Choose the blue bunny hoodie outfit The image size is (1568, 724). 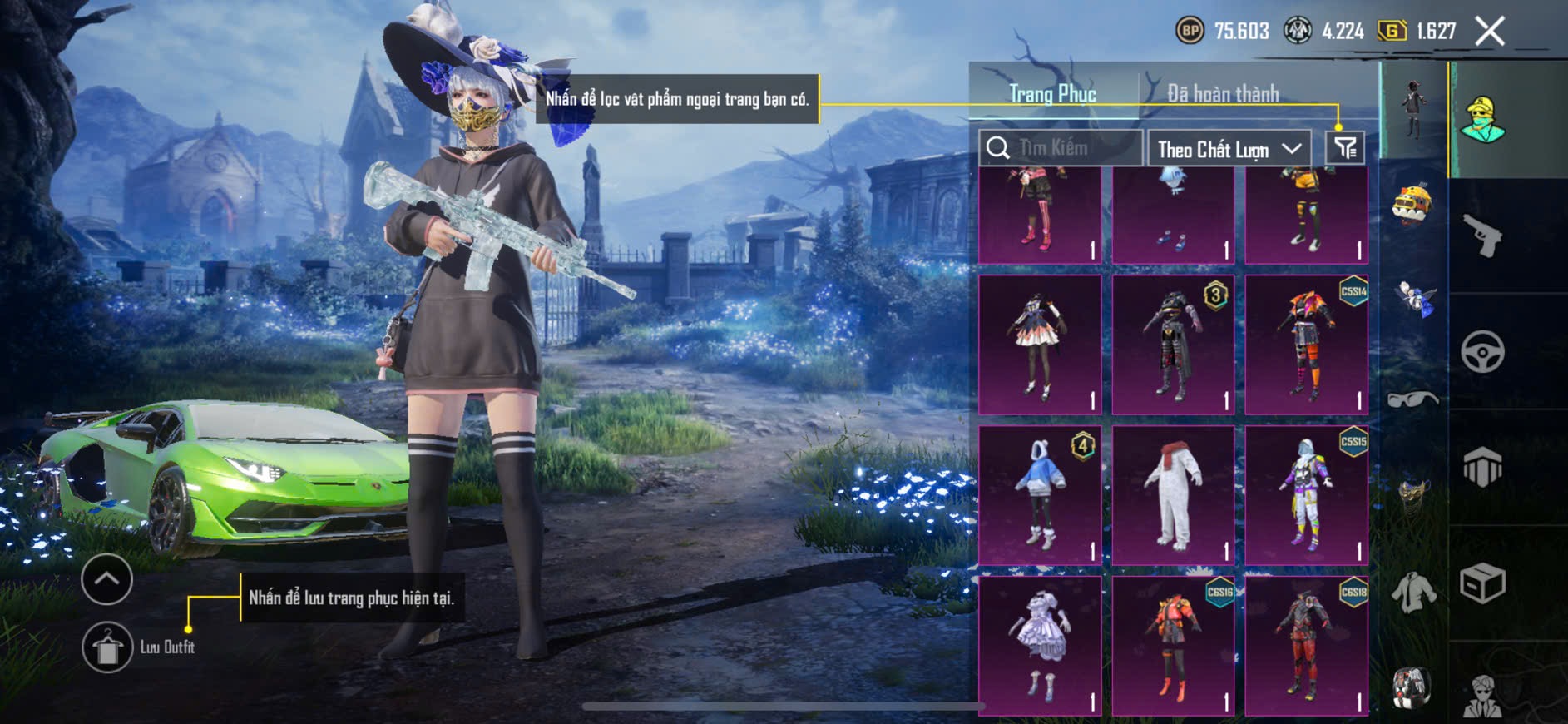coord(1040,496)
